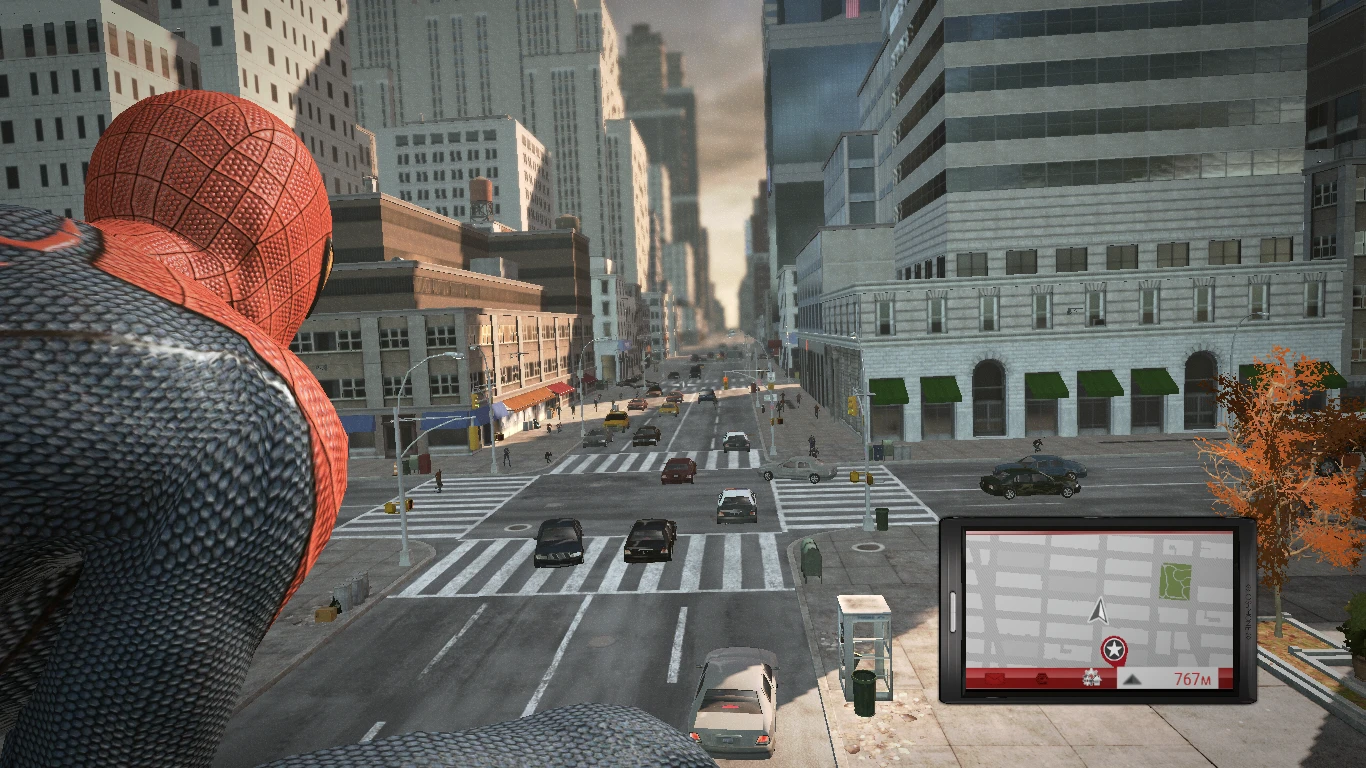Screen dimensions: 1366x768
Task: Click the 767м distance readout
Action: coord(1192,678)
